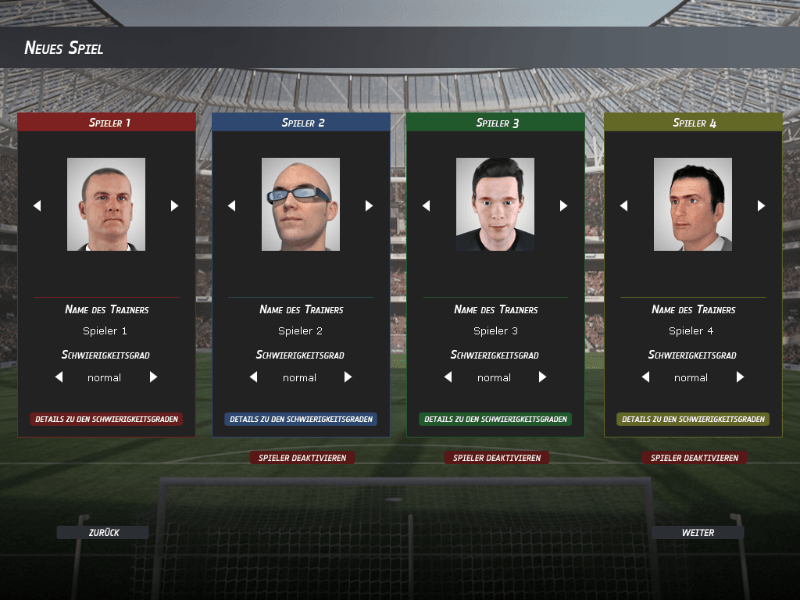Open difficulty details for Spieler 1
The height and width of the screenshot is (600, 800).
pyautogui.click(x=106, y=419)
